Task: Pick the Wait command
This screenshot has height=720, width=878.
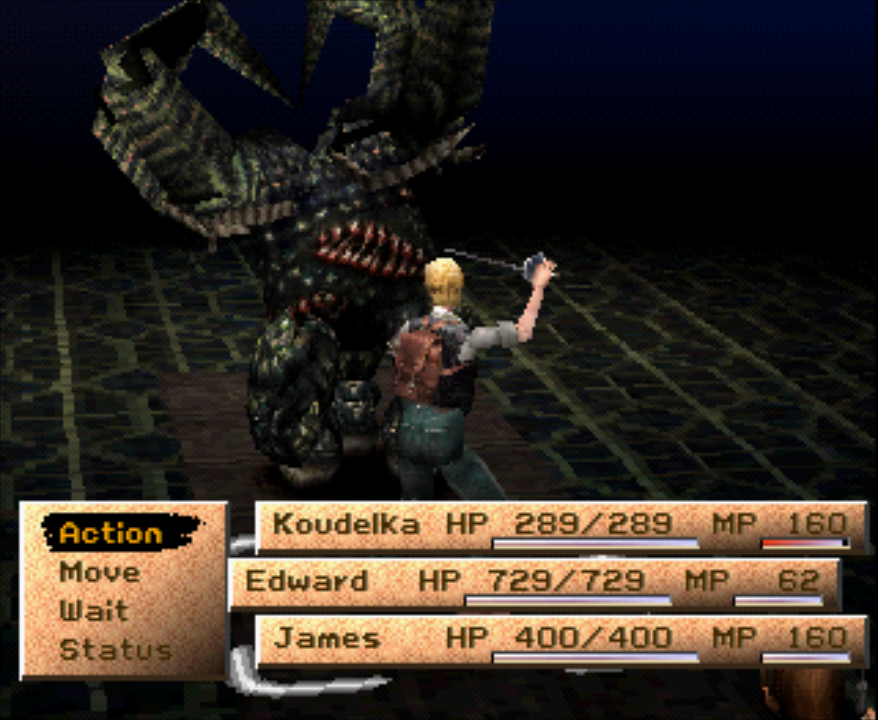Action: pos(93,610)
